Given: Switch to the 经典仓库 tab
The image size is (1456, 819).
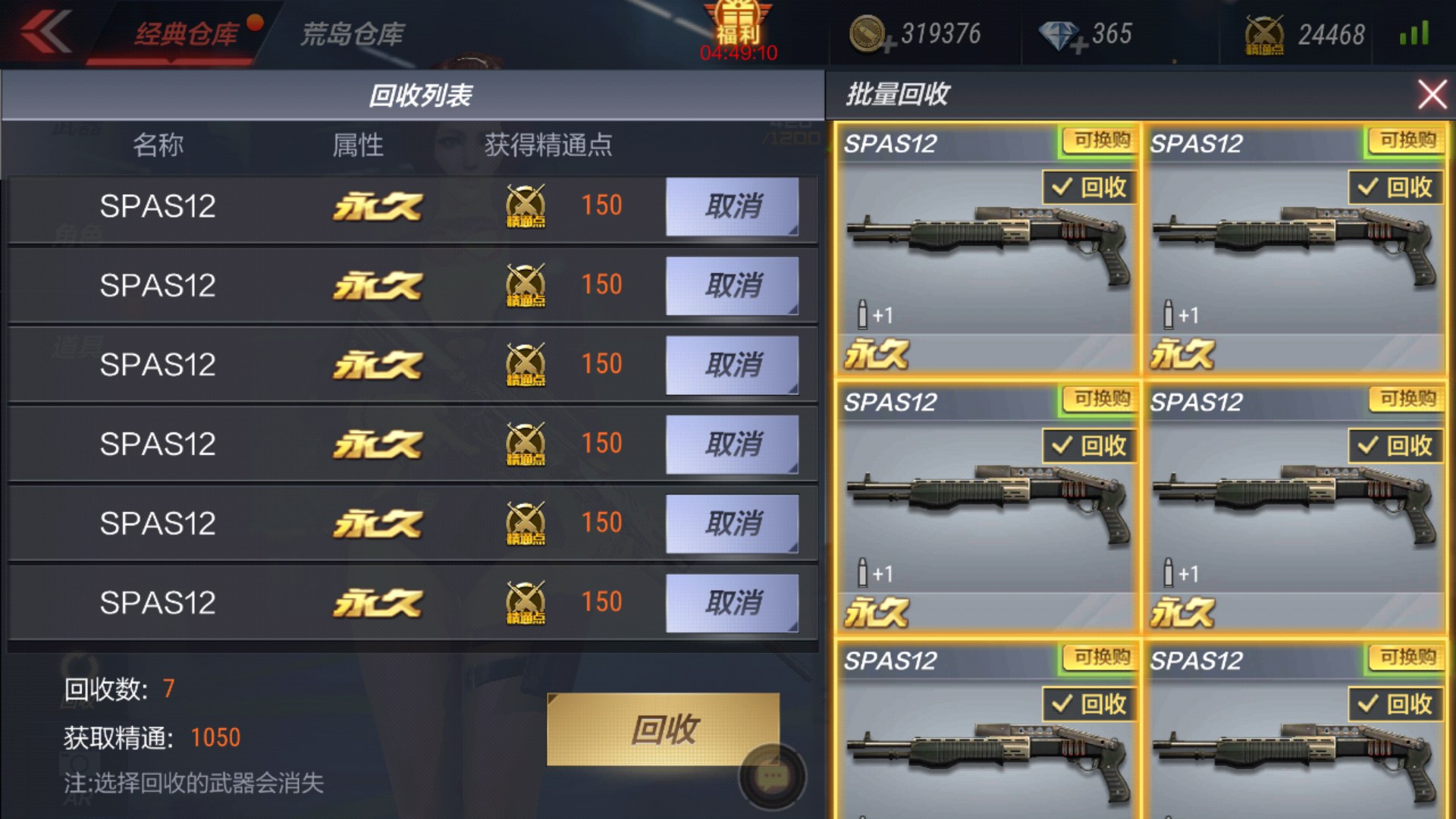Looking at the screenshot, I should point(186,34).
